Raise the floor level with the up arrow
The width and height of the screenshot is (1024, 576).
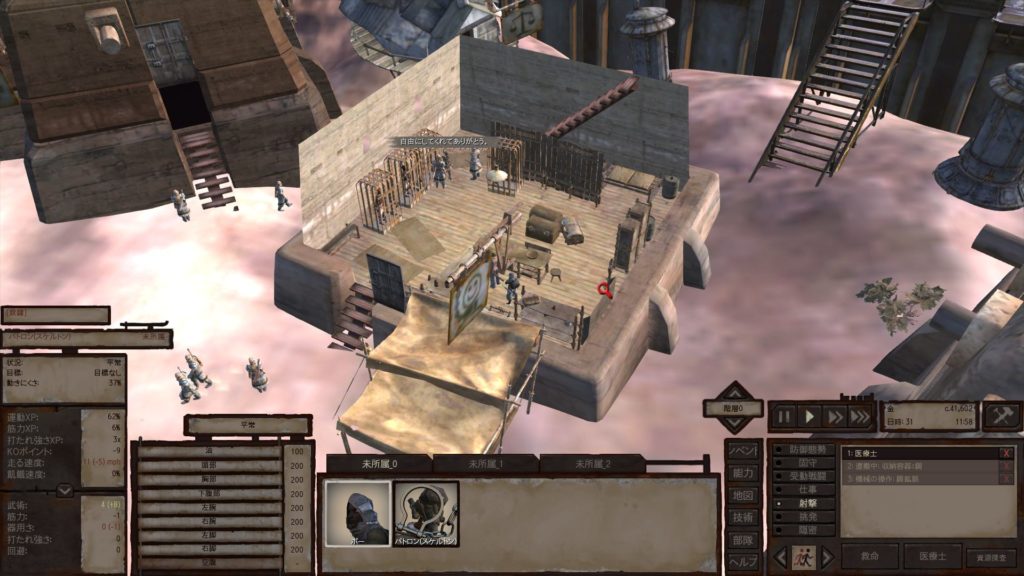tap(737, 392)
